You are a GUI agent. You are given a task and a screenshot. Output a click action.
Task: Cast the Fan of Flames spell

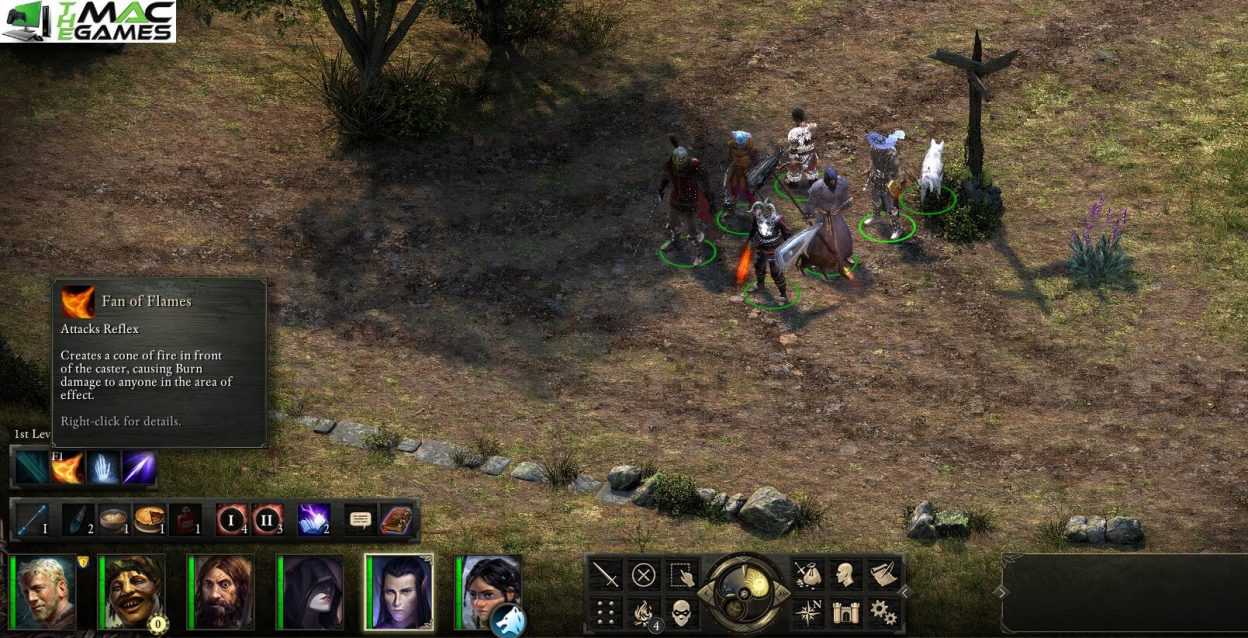point(68,468)
